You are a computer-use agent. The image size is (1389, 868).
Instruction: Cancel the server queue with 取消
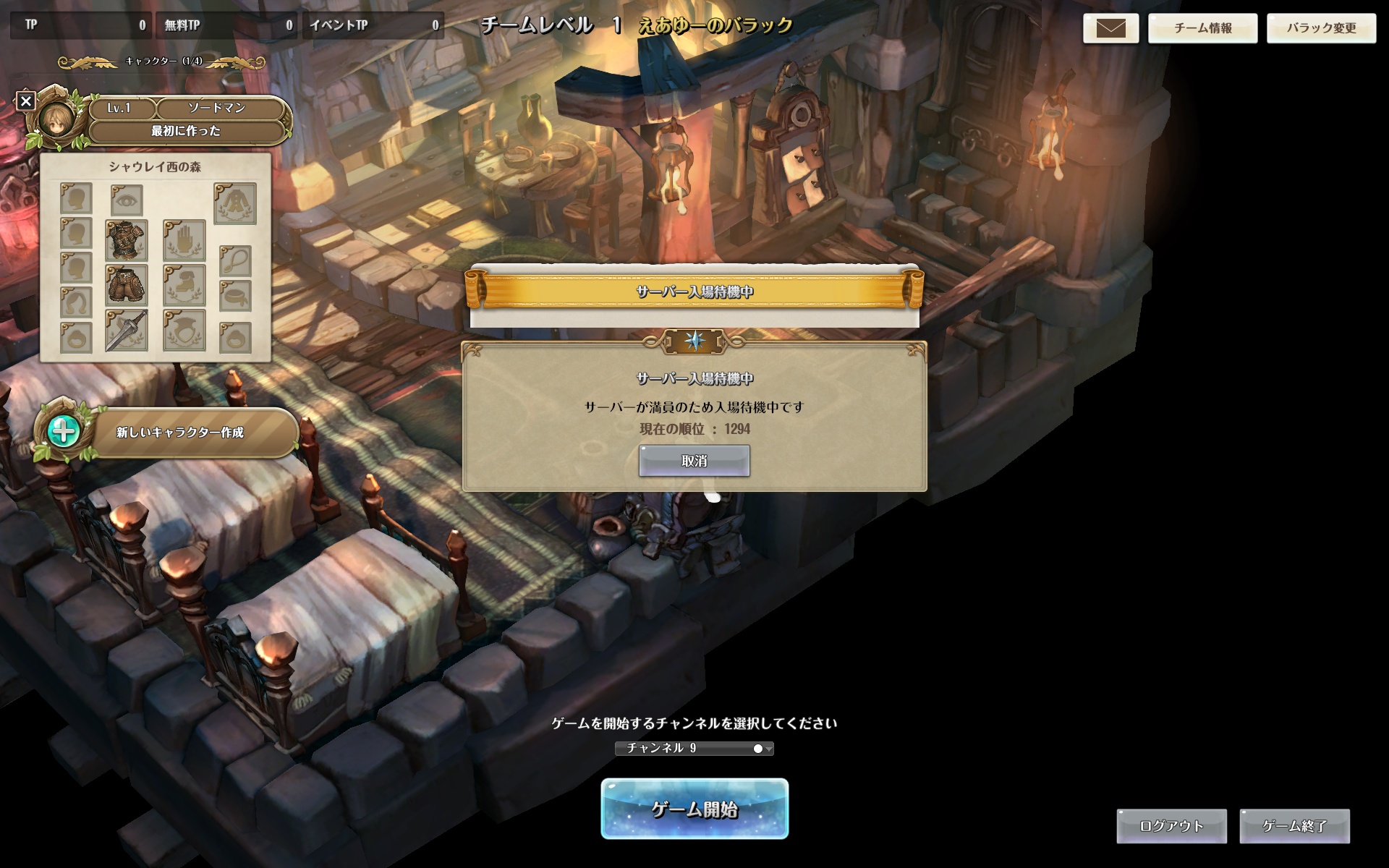694,461
